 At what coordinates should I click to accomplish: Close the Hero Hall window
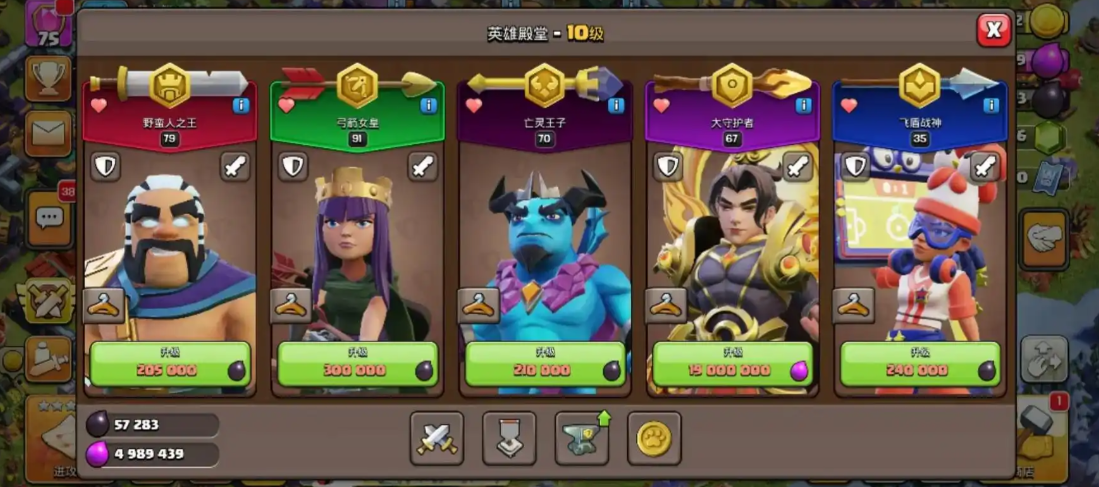[x=993, y=31]
